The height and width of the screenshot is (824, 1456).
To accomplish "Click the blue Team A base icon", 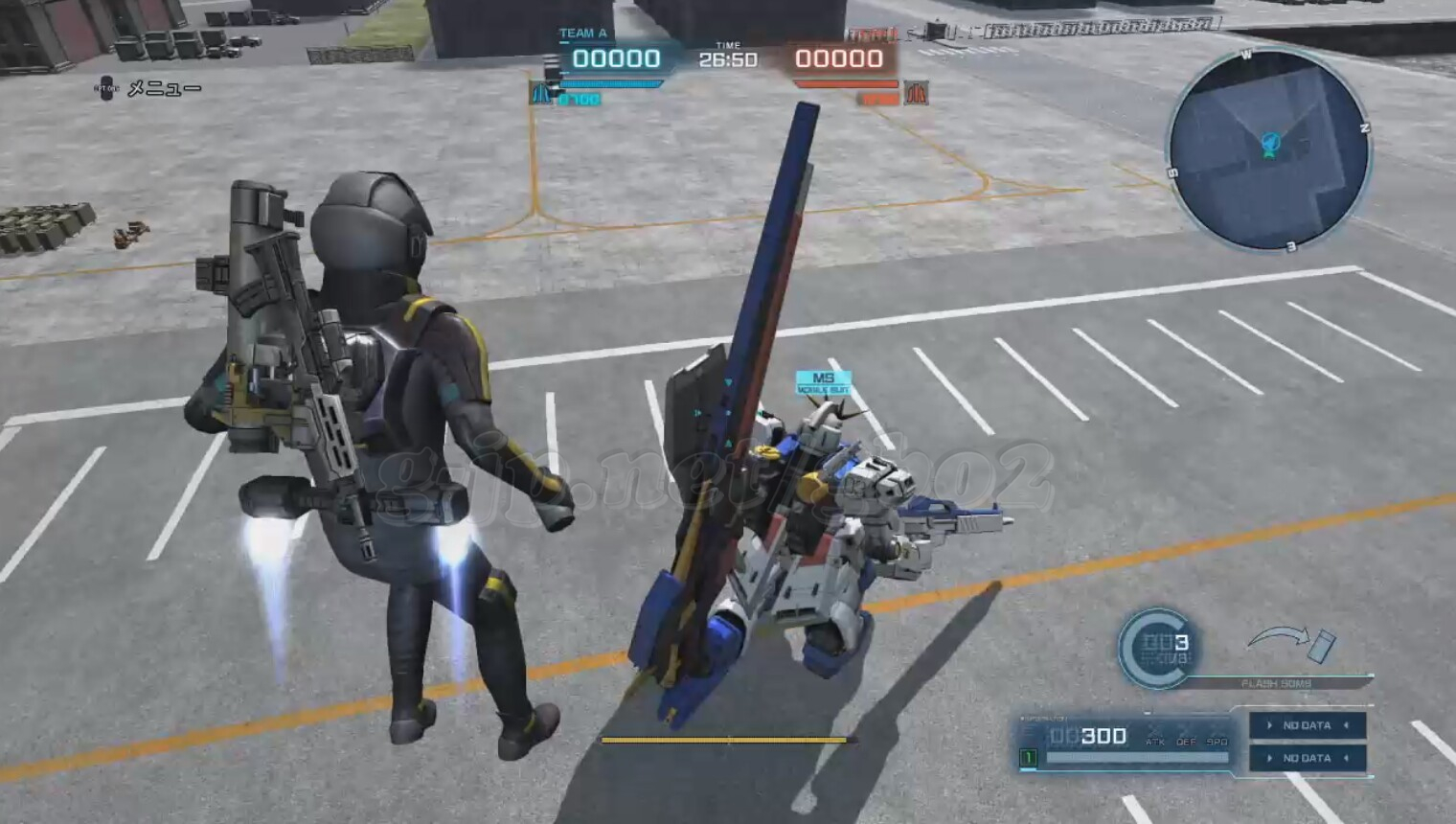I will pyautogui.click(x=541, y=94).
